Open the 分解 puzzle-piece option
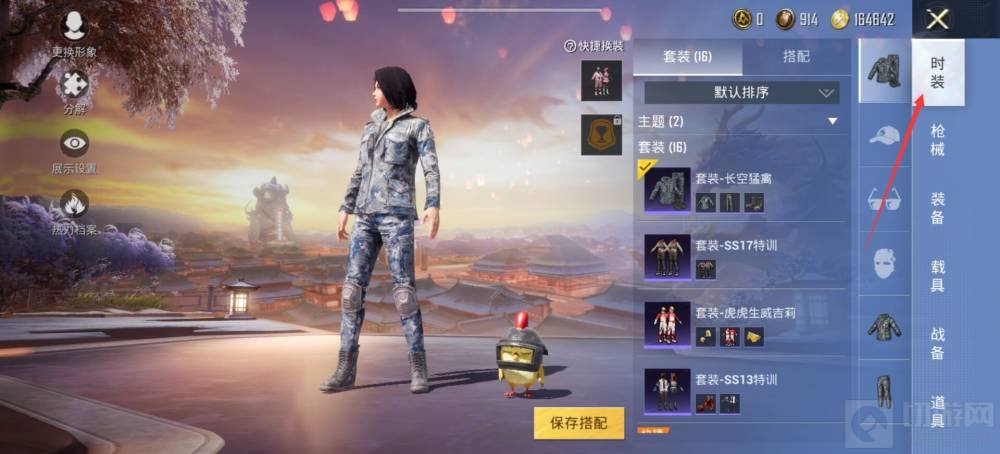 tap(74, 90)
